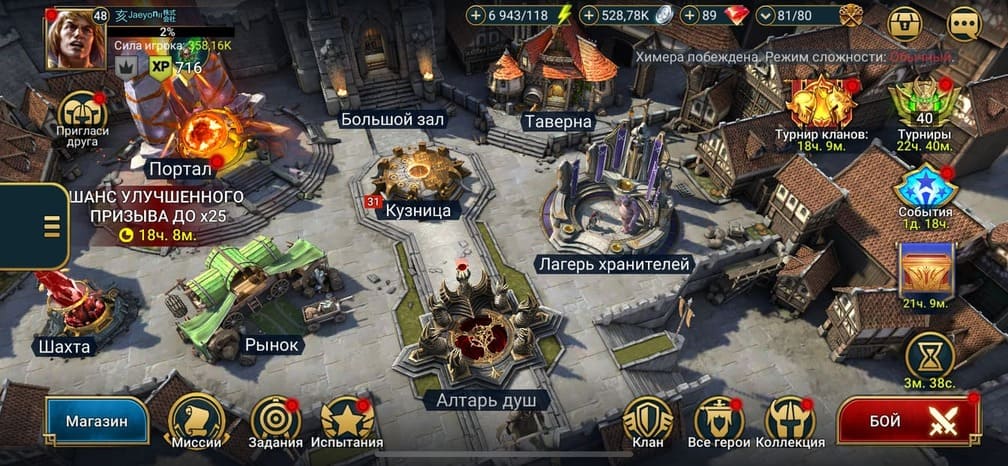The image size is (1008, 466).
Task: Open the chat speech bubble
Action: coord(964,22)
